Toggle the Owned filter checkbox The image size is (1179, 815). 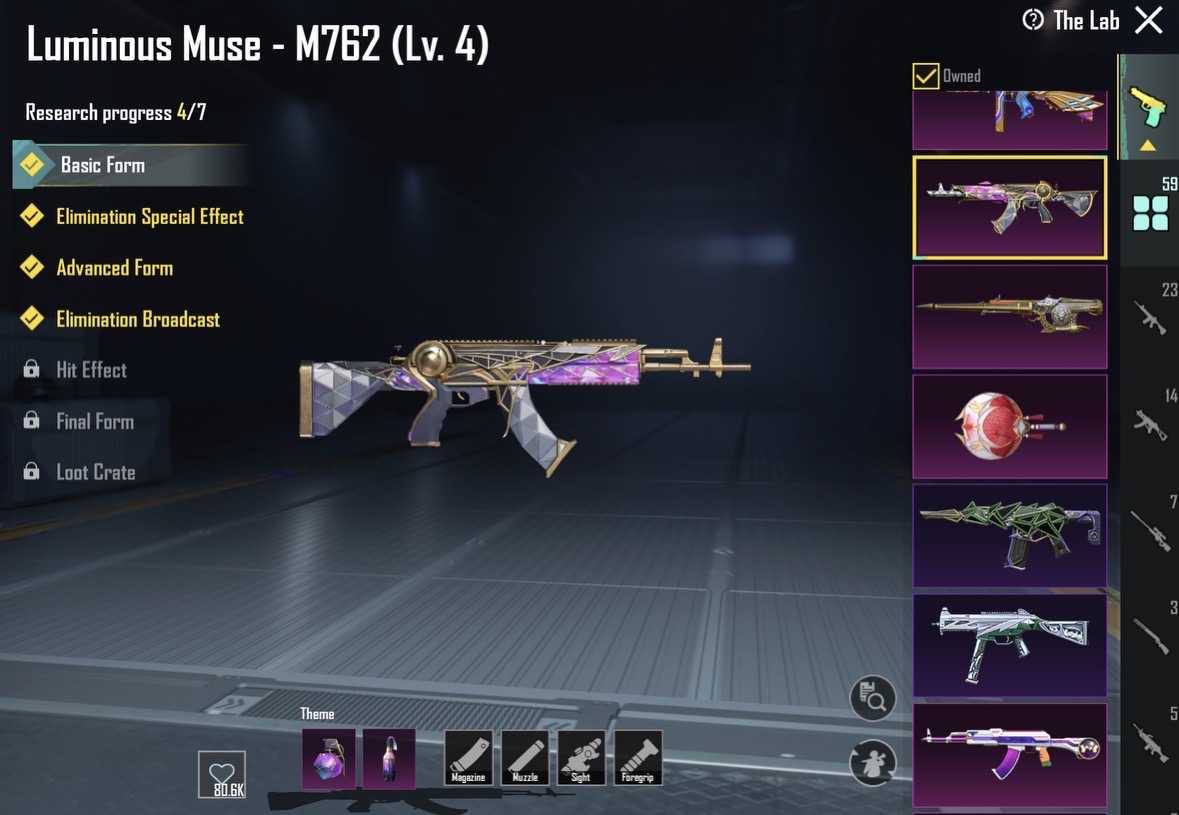point(926,76)
